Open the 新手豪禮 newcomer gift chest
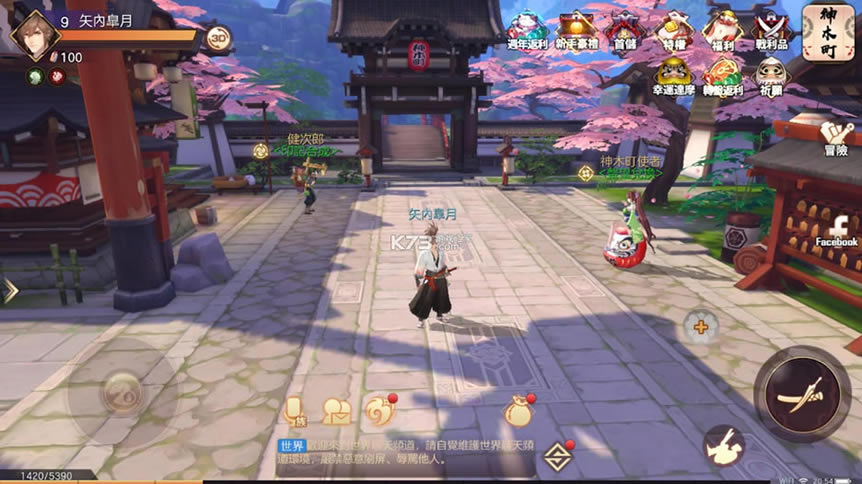The height and width of the screenshot is (484, 862). click(x=577, y=30)
